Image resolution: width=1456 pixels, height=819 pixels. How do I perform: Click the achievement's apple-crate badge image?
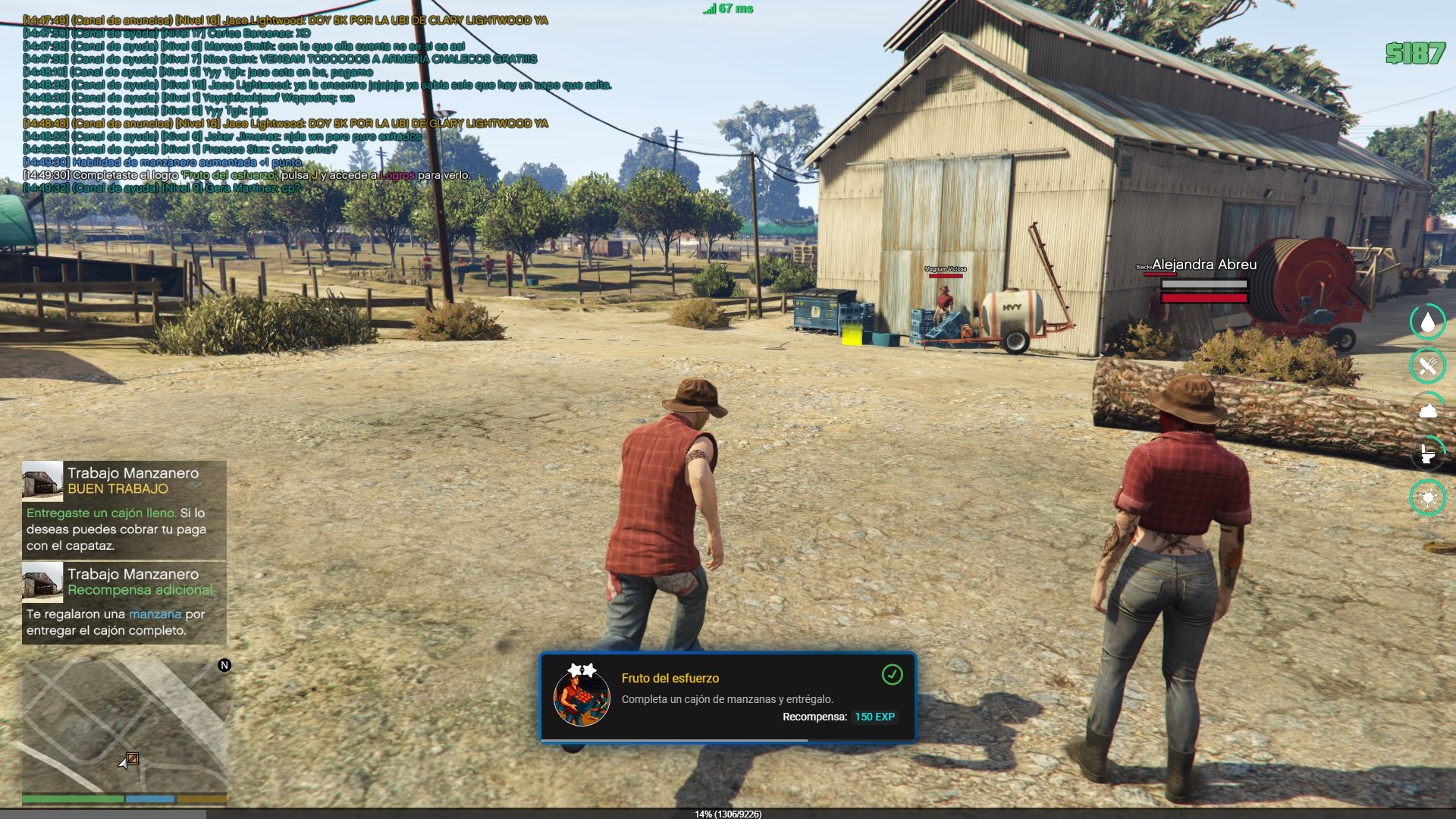click(x=582, y=696)
